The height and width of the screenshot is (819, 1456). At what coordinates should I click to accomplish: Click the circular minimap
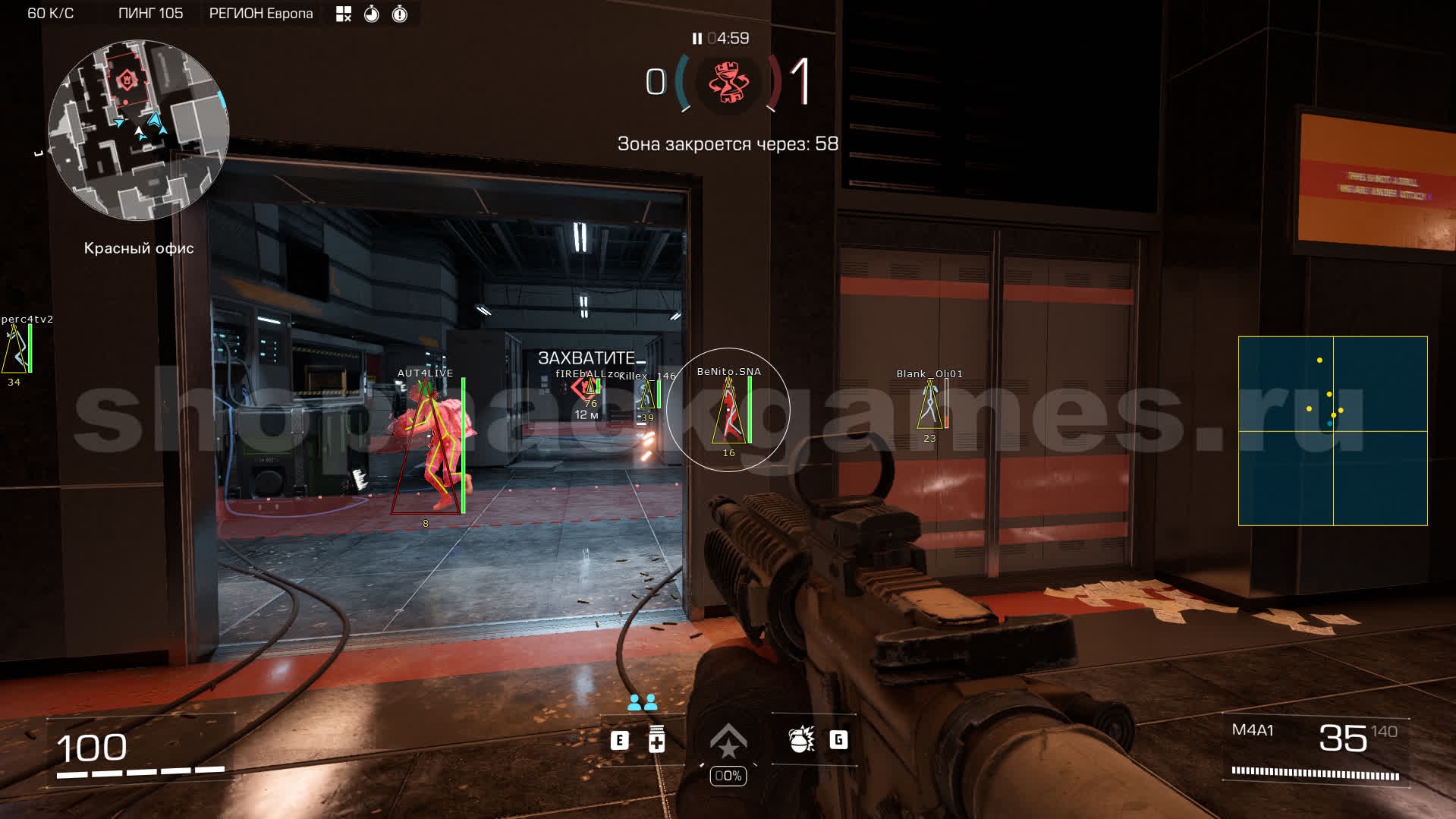(x=139, y=131)
